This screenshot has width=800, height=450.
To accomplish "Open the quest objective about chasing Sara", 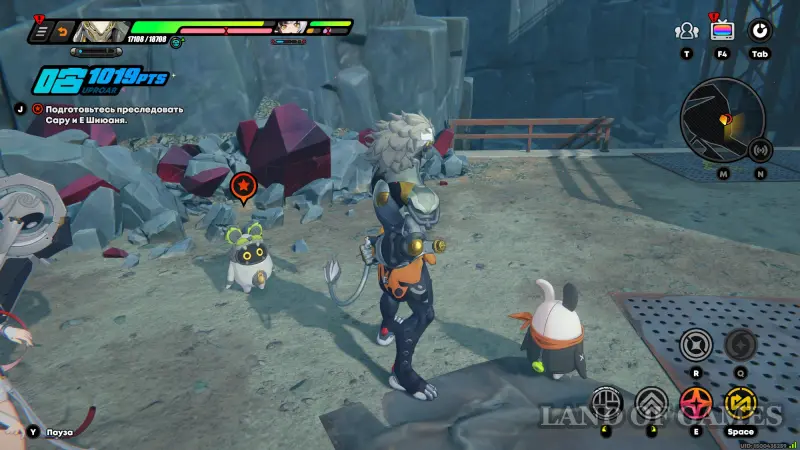I will pyautogui.click(x=85, y=113).
